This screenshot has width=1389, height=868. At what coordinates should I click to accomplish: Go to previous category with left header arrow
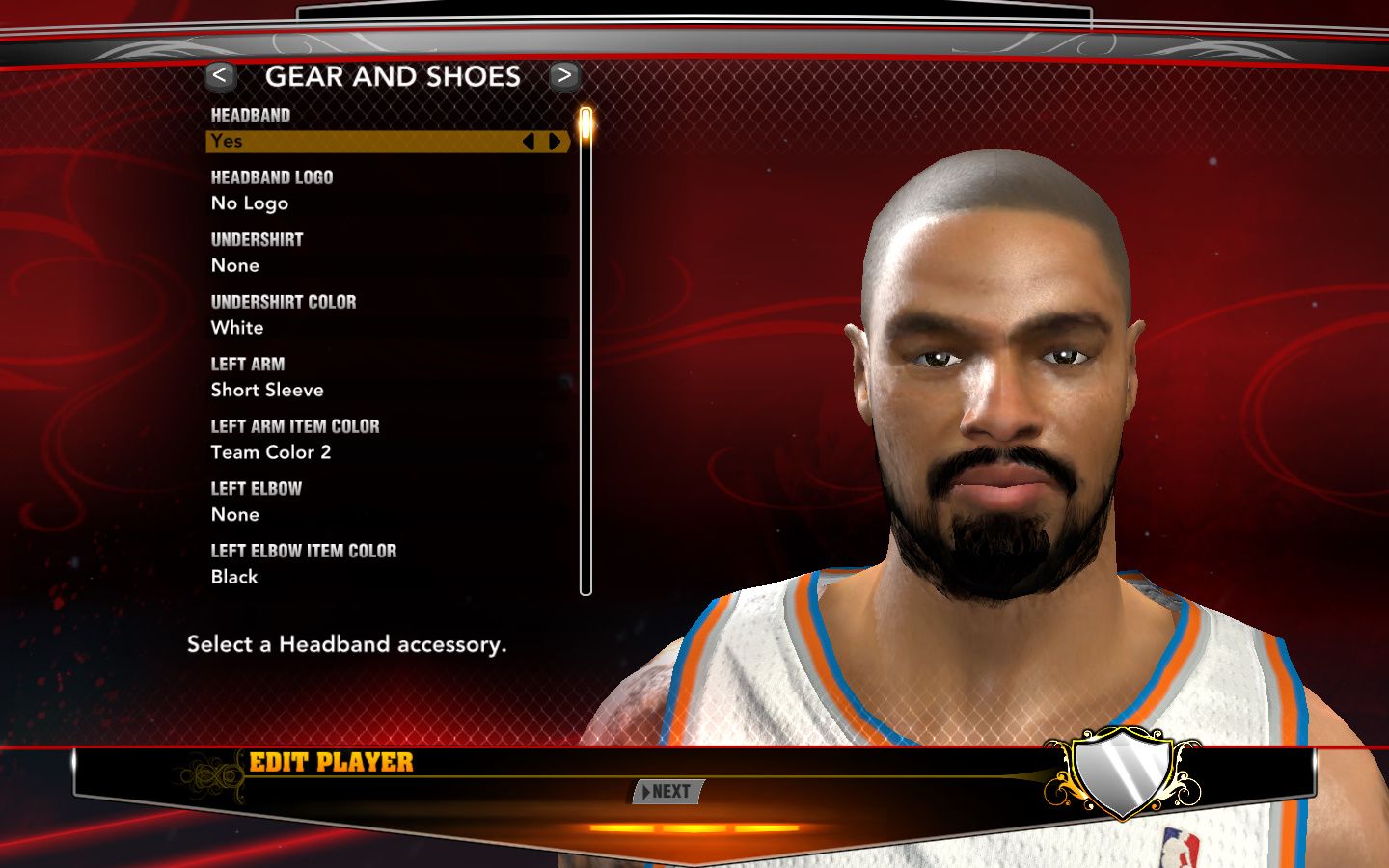click(220, 75)
